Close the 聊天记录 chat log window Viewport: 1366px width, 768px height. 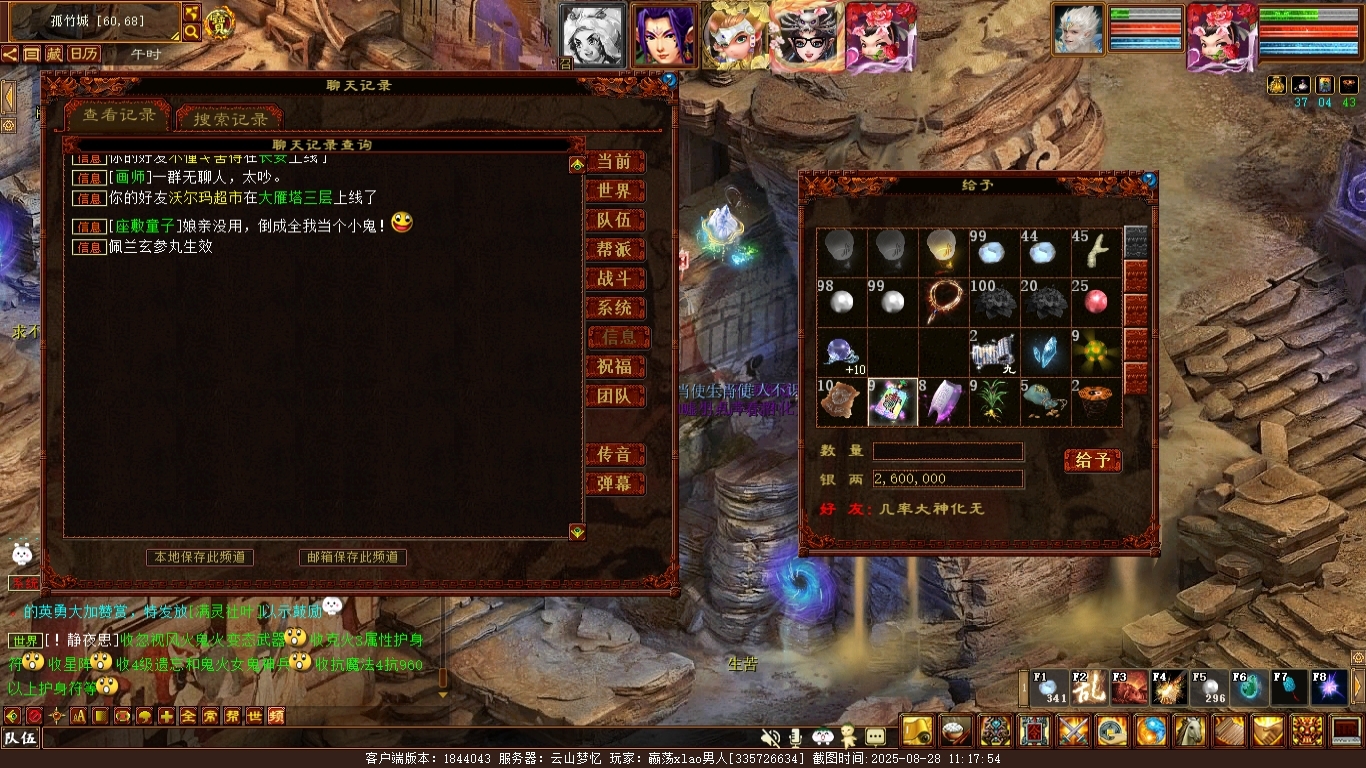[669, 79]
